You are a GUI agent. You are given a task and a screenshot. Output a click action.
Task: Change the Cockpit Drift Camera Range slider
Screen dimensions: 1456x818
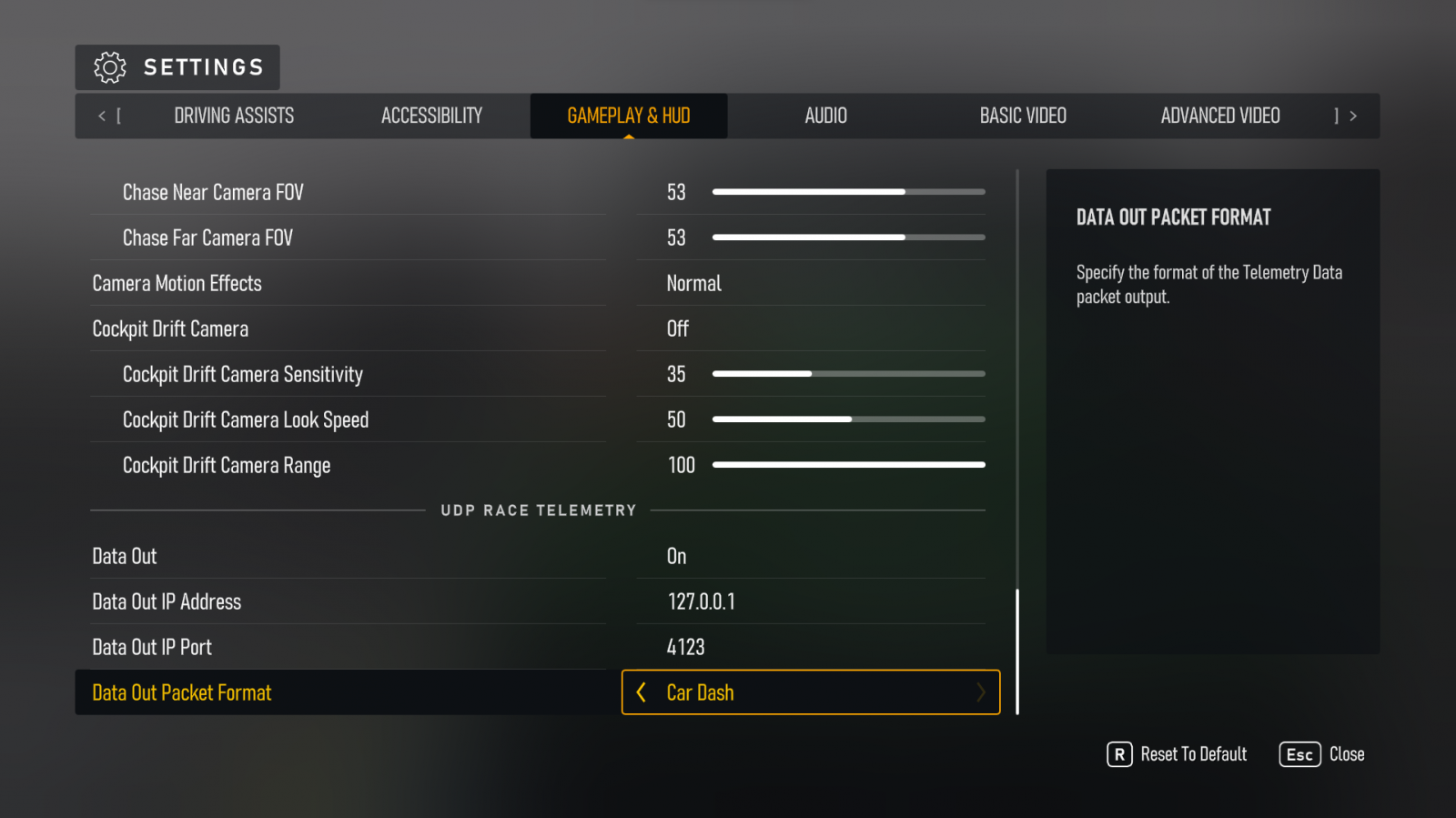[x=848, y=465]
